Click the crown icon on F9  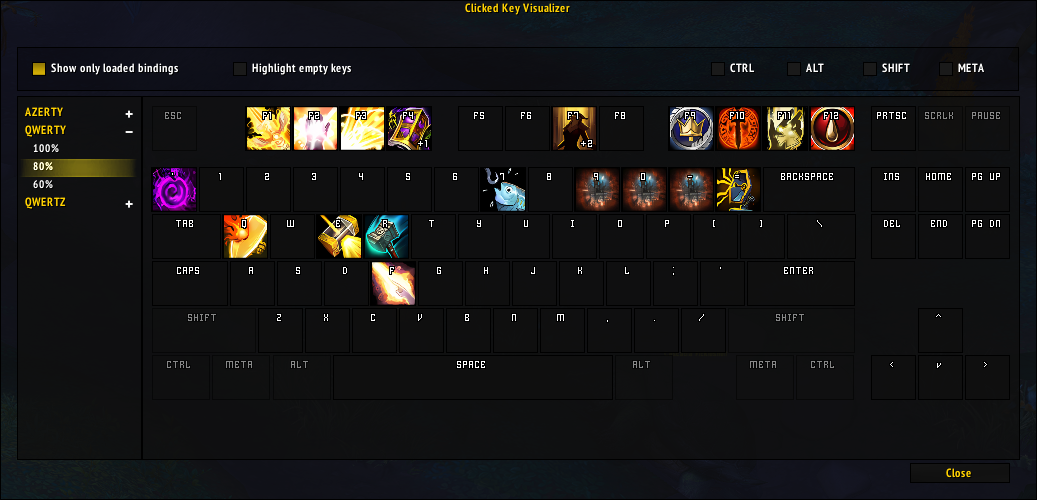[x=691, y=129]
